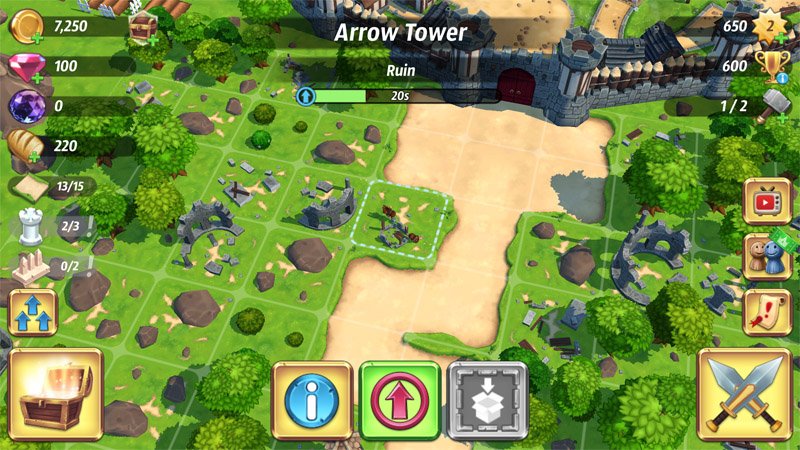Open the quest scroll map icon

[x=767, y=312]
